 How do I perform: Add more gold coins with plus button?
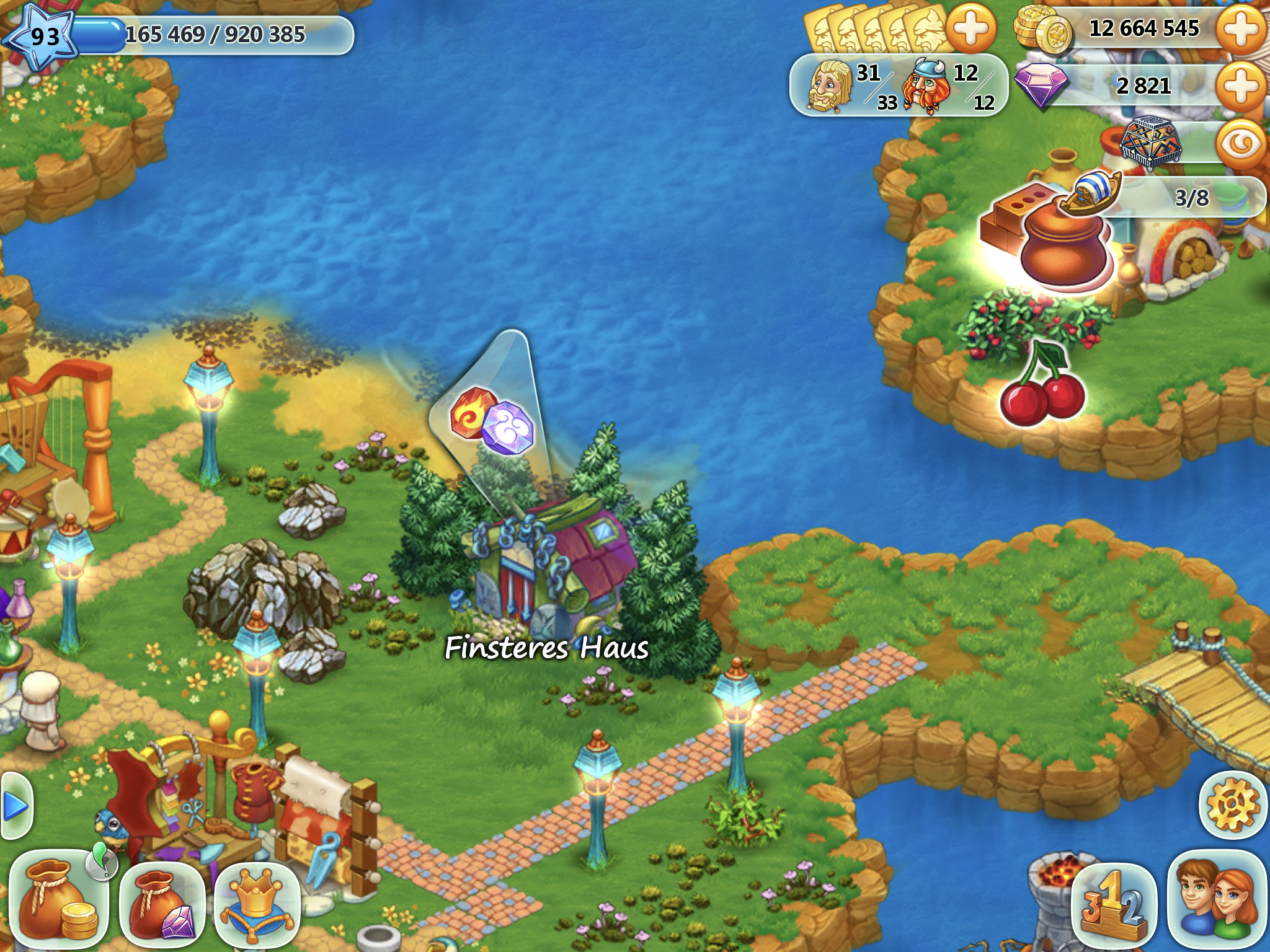pyautogui.click(x=1241, y=29)
